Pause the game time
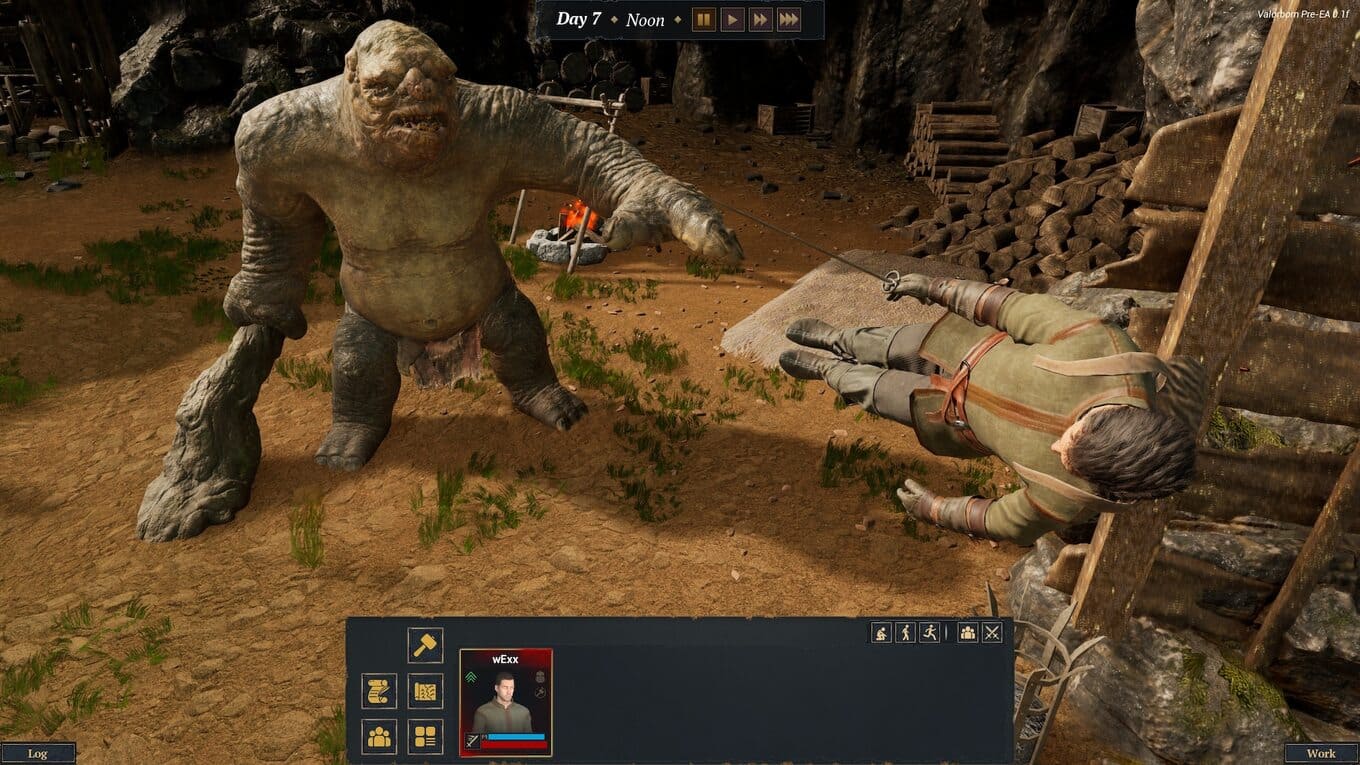The image size is (1360, 765). tap(704, 19)
